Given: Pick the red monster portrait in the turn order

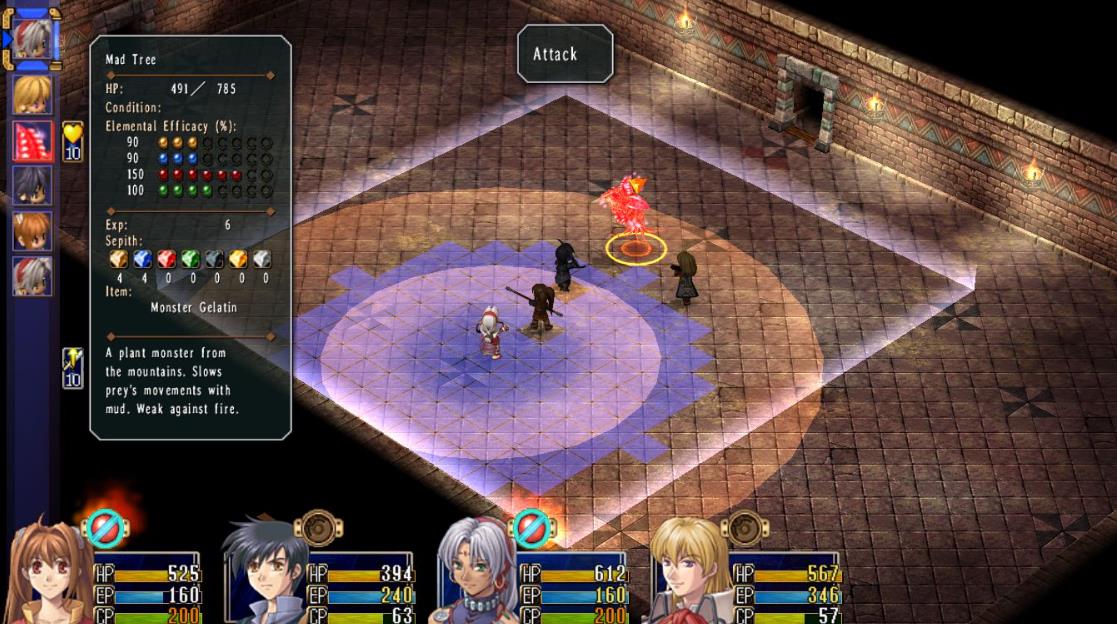Looking at the screenshot, I should 32,140.
